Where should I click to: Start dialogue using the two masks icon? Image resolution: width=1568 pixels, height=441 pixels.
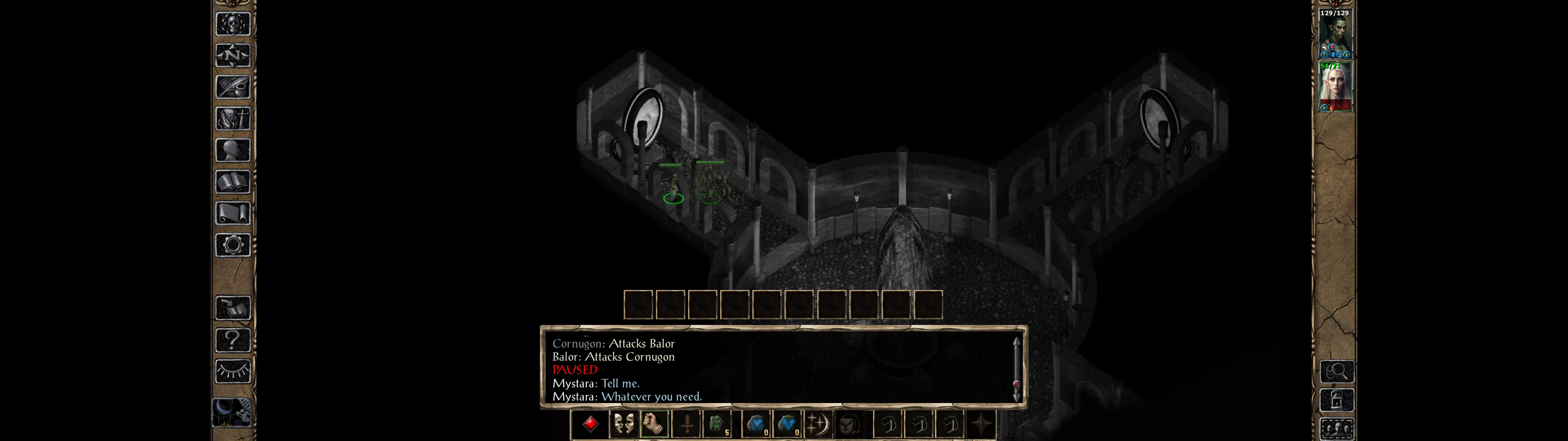(x=623, y=424)
